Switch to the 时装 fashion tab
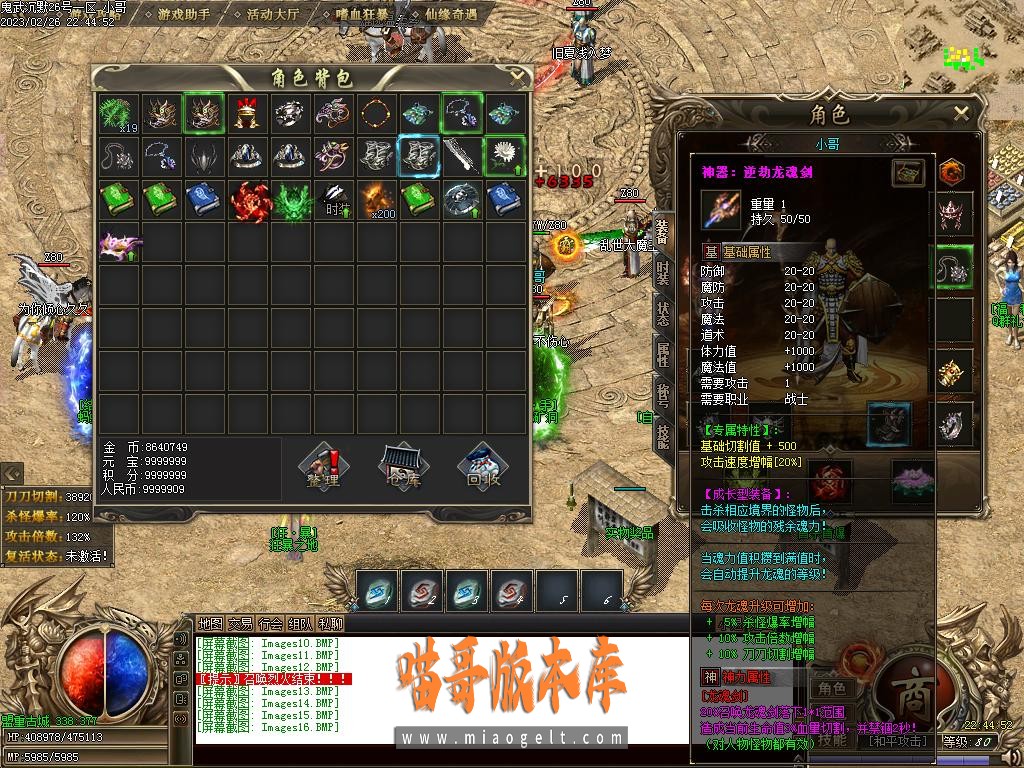1024x768 pixels. pos(662,271)
